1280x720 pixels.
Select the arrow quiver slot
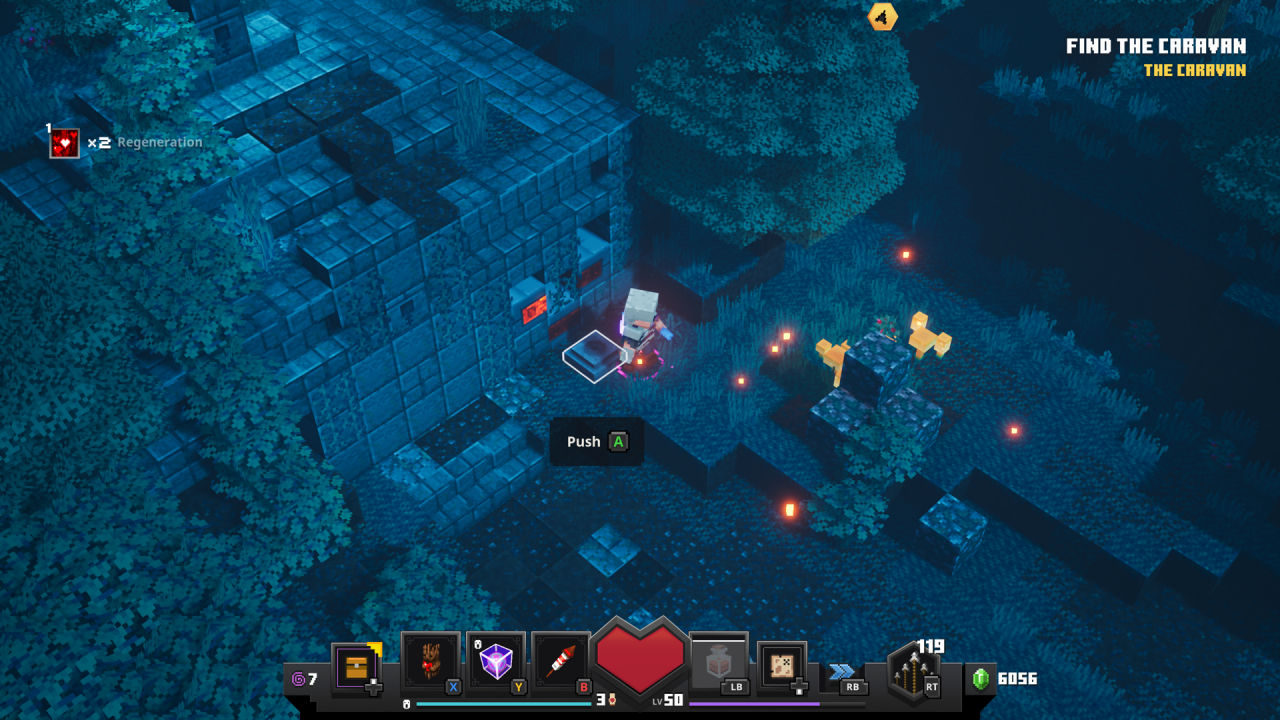pyautogui.click(x=914, y=671)
